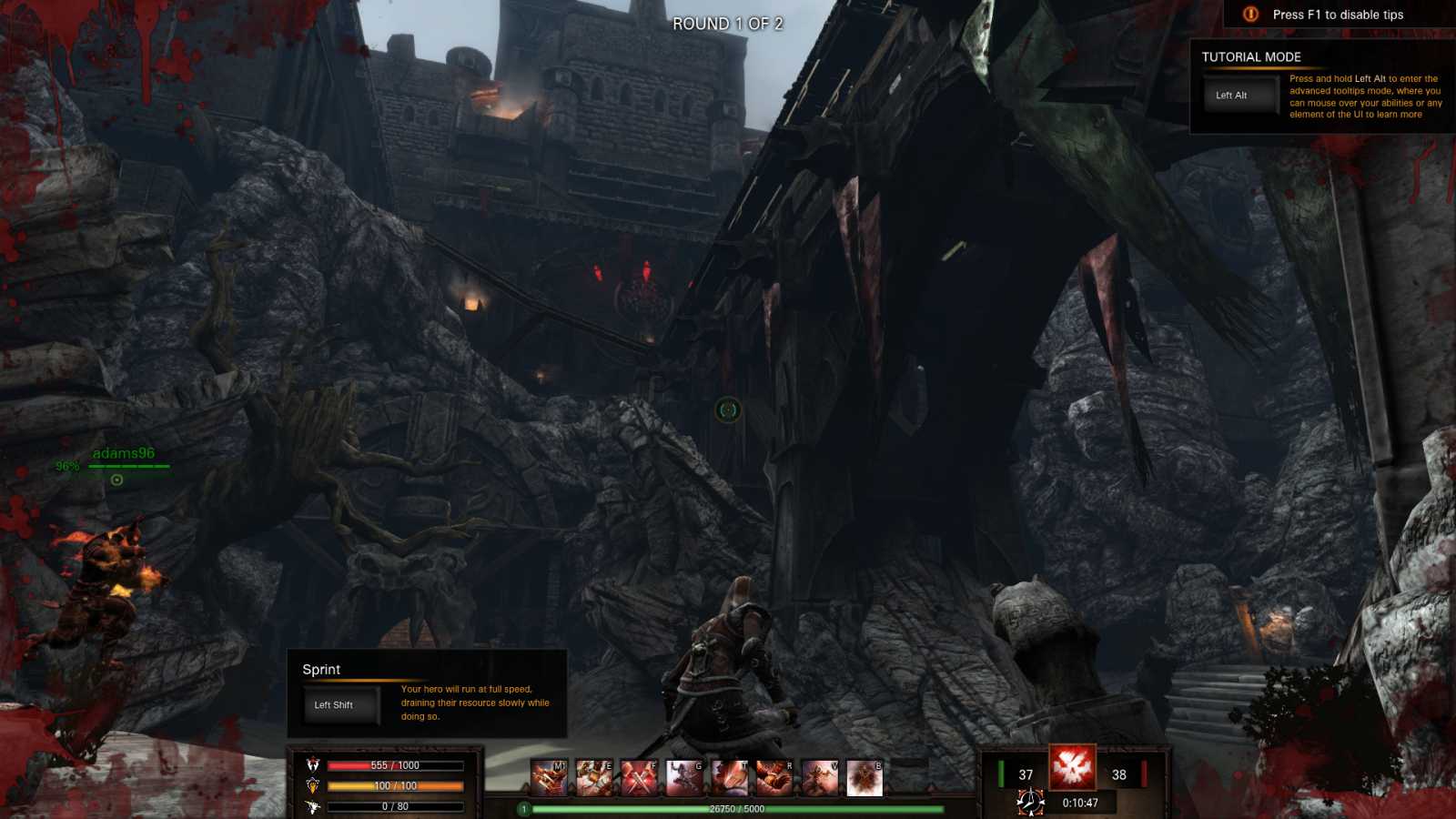Image resolution: width=1456 pixels, height=819 pixels.
Task: Activate the glowing ability icon marked B
Action: coord(864,778)
